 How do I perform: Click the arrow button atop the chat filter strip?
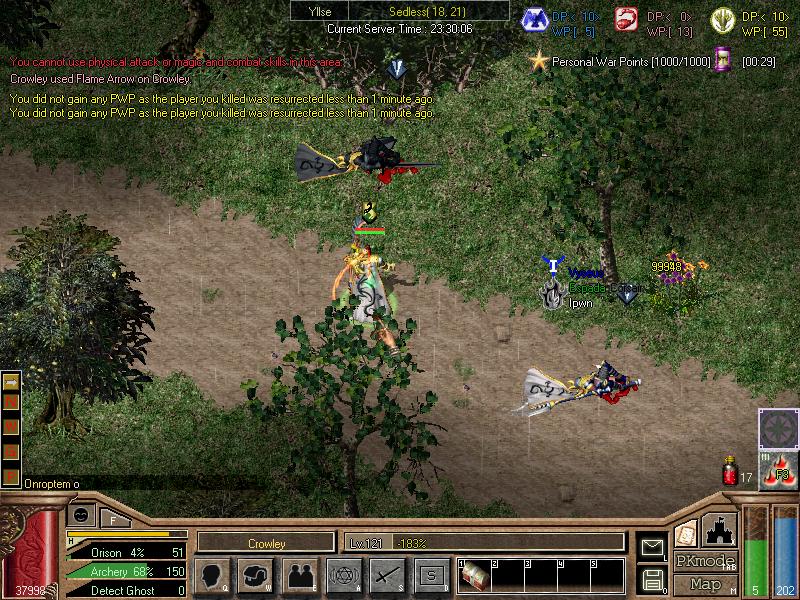tap(11, 382)
